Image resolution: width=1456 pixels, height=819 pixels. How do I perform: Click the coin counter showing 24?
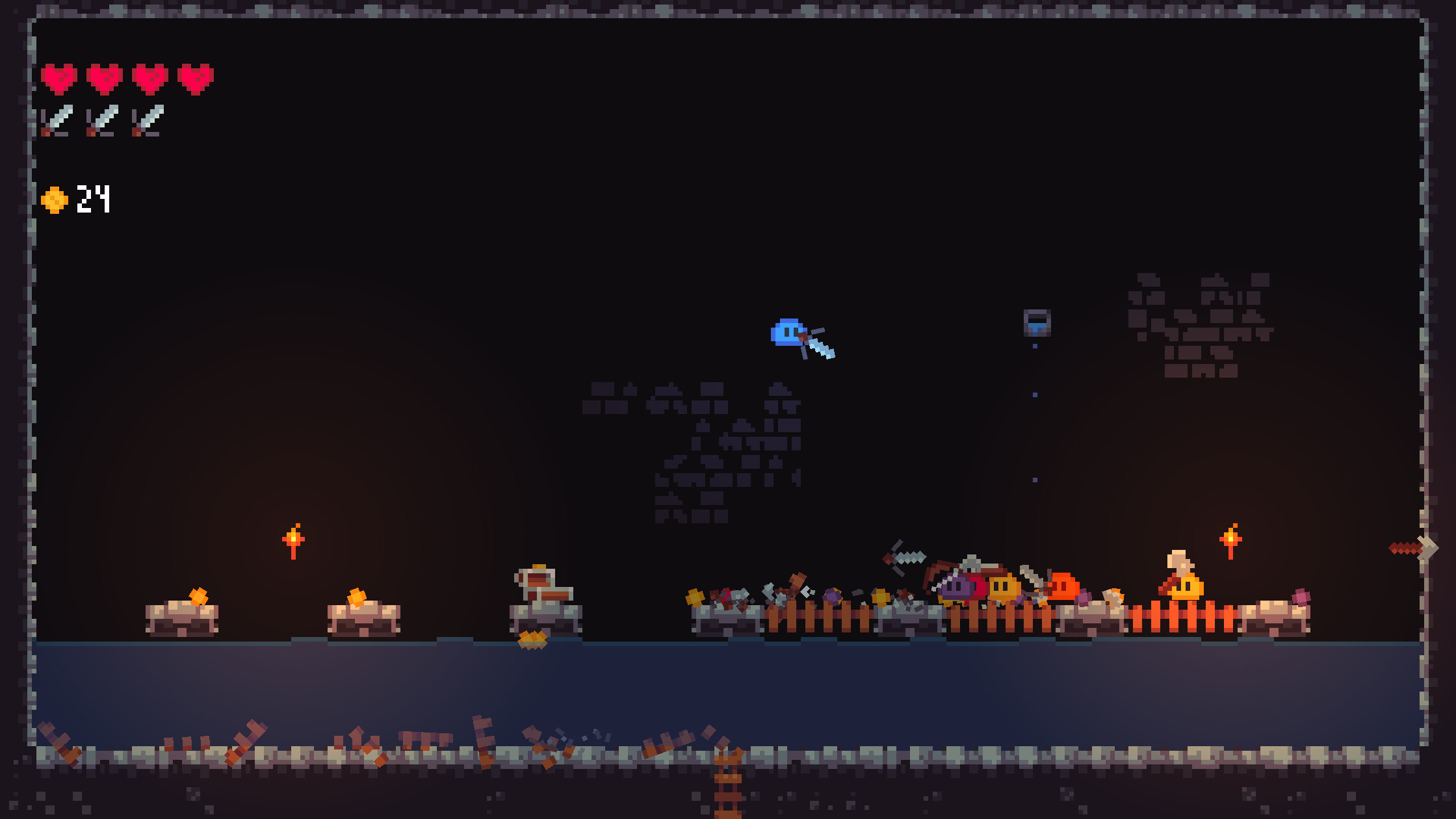click(x=94, y=198)
